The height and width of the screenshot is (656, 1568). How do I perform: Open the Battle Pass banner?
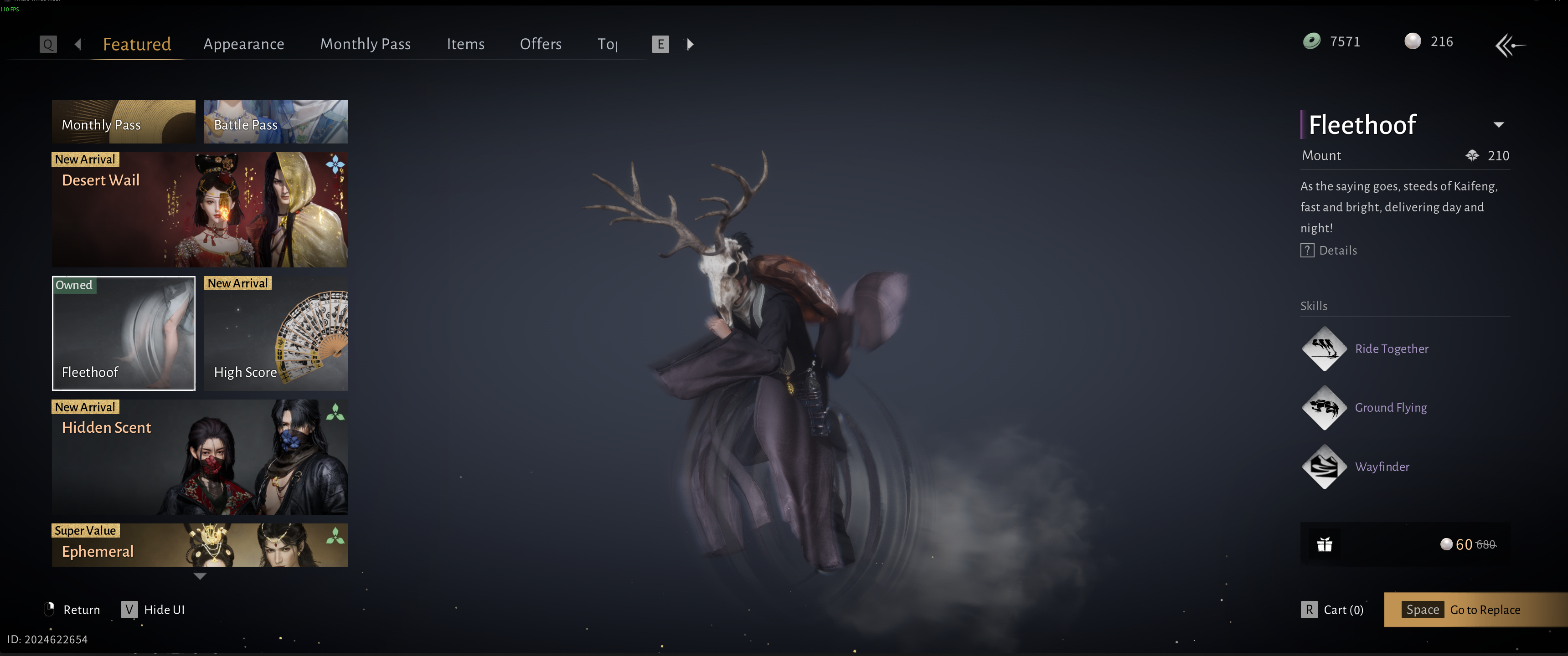tap(276, 122)
